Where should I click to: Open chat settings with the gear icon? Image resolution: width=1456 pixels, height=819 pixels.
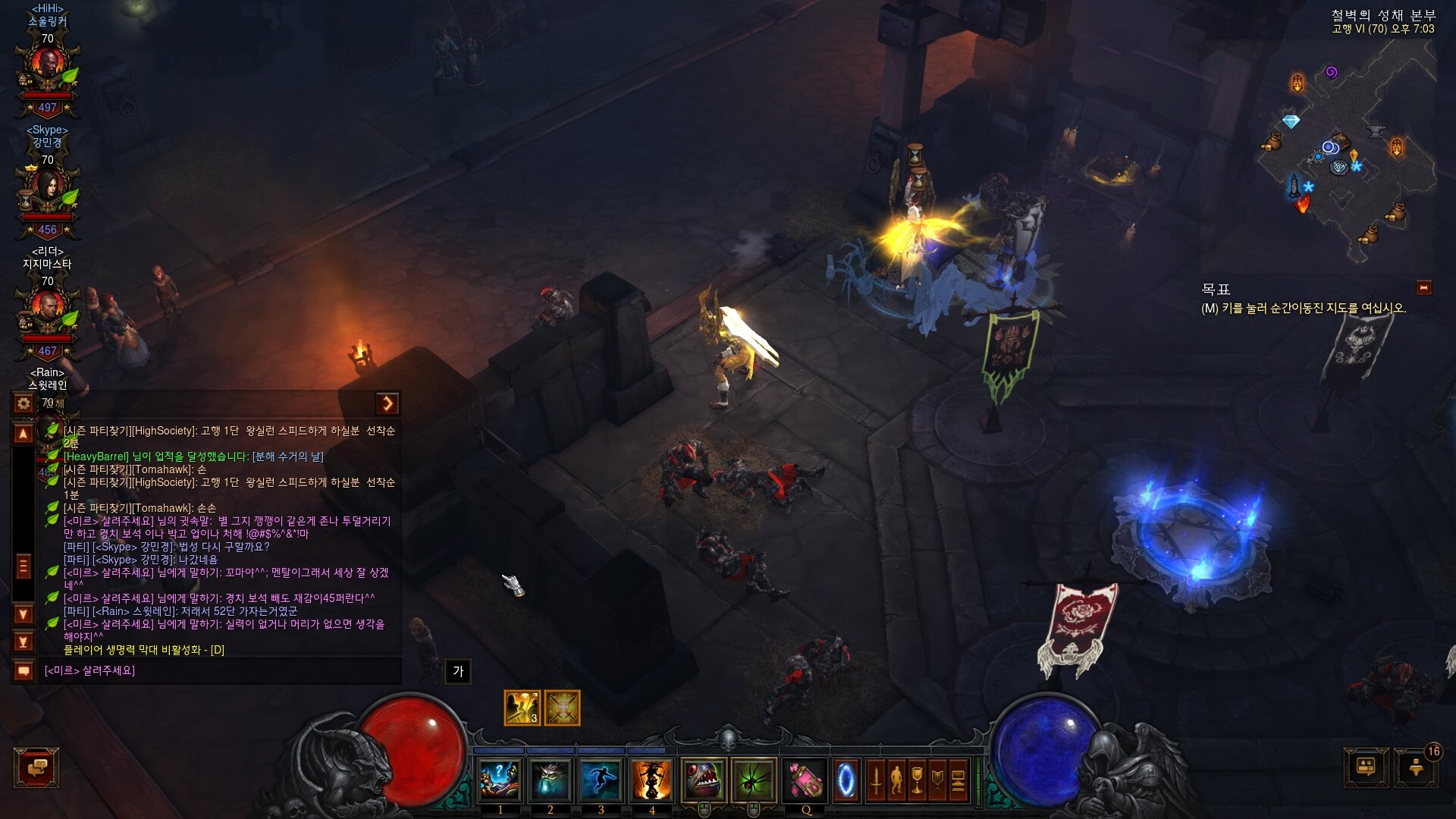(24, 403)
